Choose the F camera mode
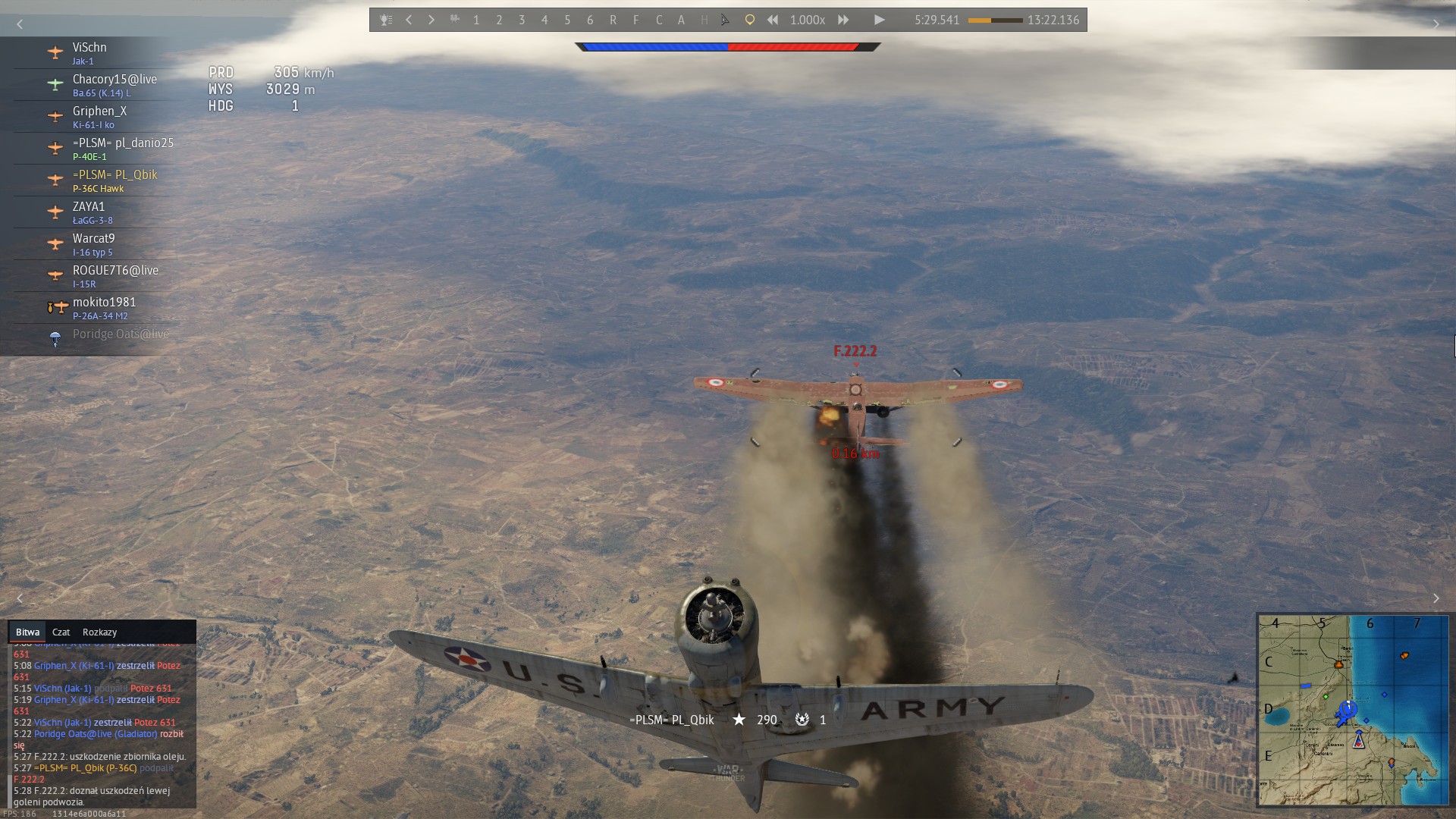1456x819 pixels. click(x=635, y=20)
